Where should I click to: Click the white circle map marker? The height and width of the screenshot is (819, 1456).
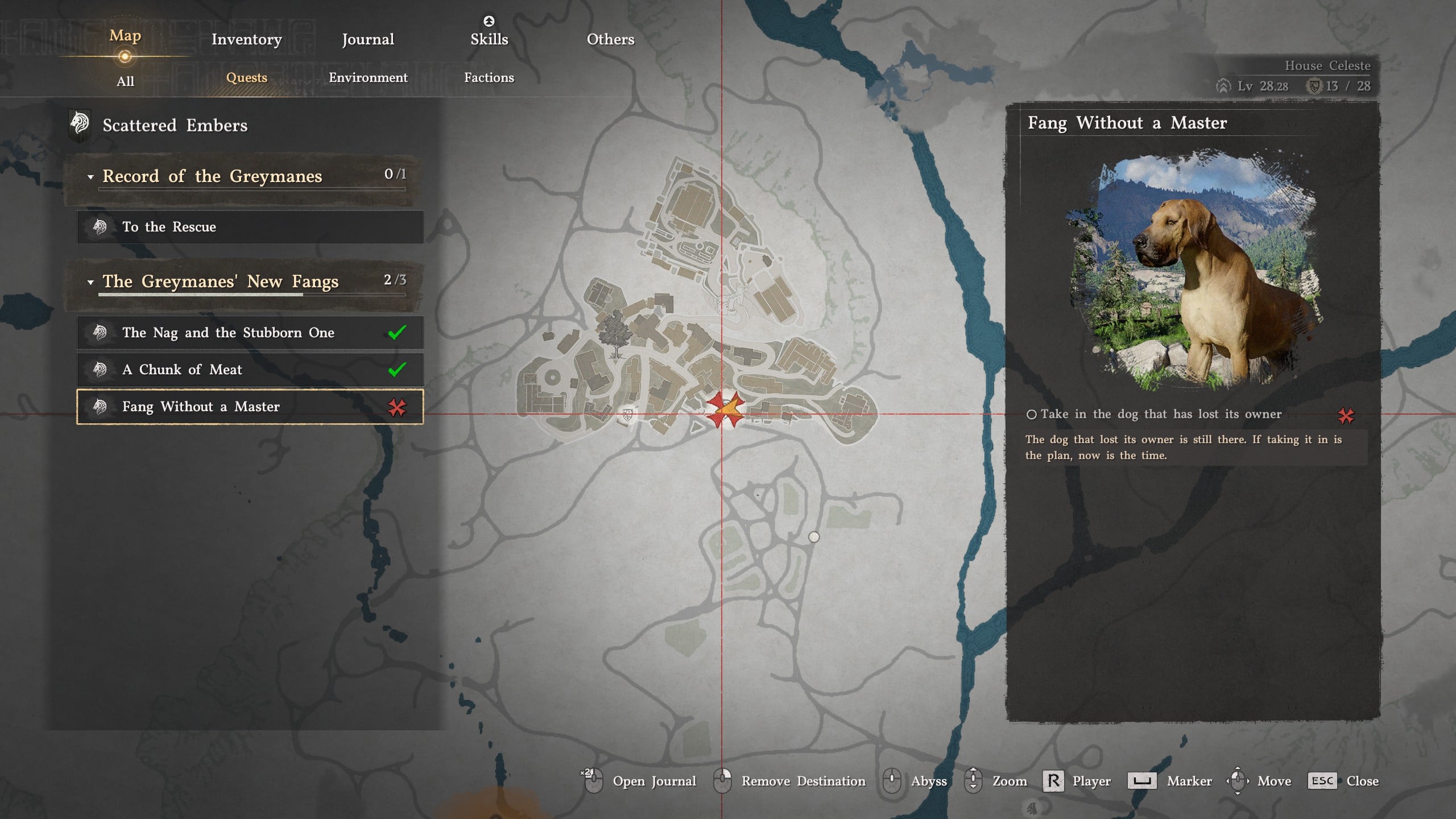814,537
